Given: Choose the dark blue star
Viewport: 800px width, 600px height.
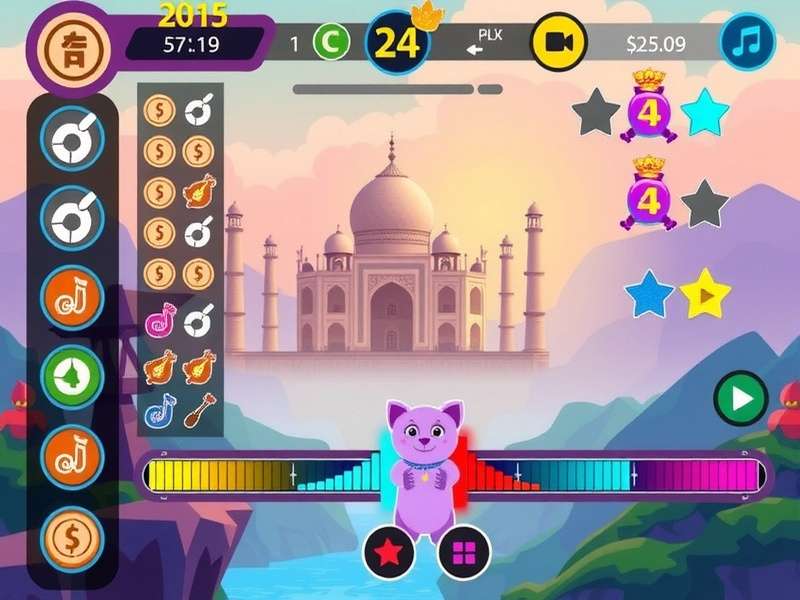Looking at the screenshot, I should 649,294.
